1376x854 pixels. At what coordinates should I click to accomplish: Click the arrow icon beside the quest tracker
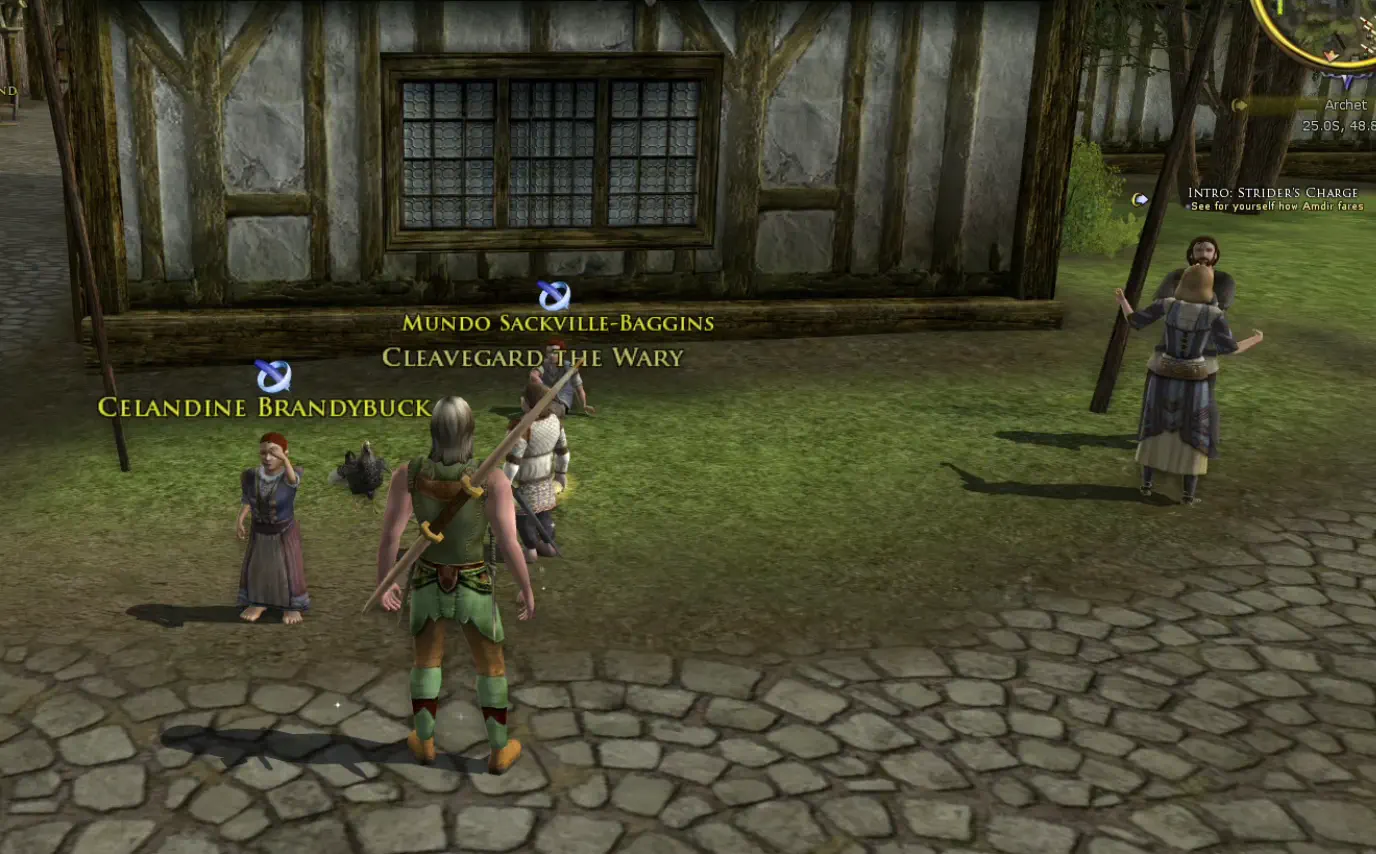1143,197
